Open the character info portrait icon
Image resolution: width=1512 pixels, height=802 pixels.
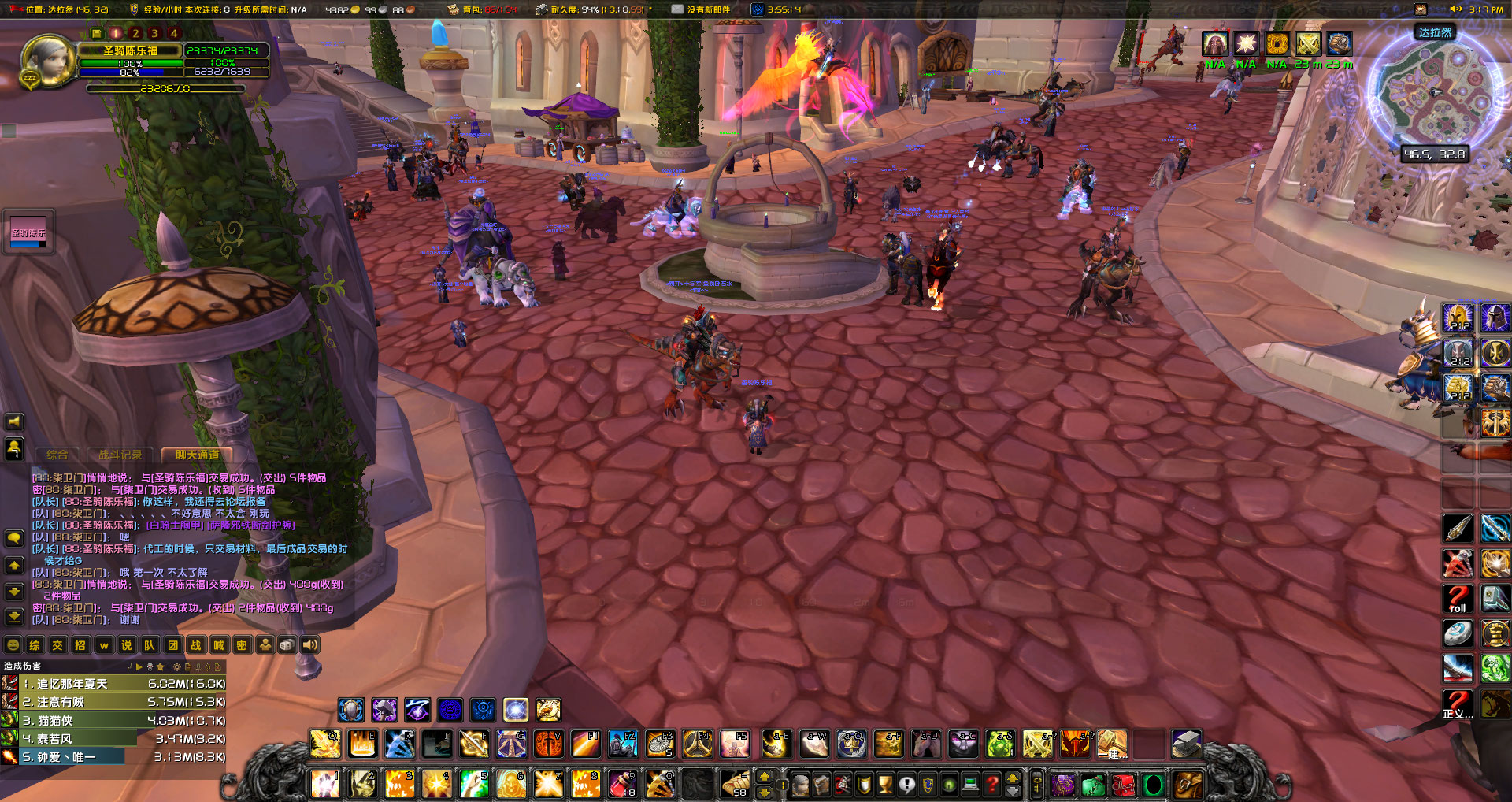800,785
